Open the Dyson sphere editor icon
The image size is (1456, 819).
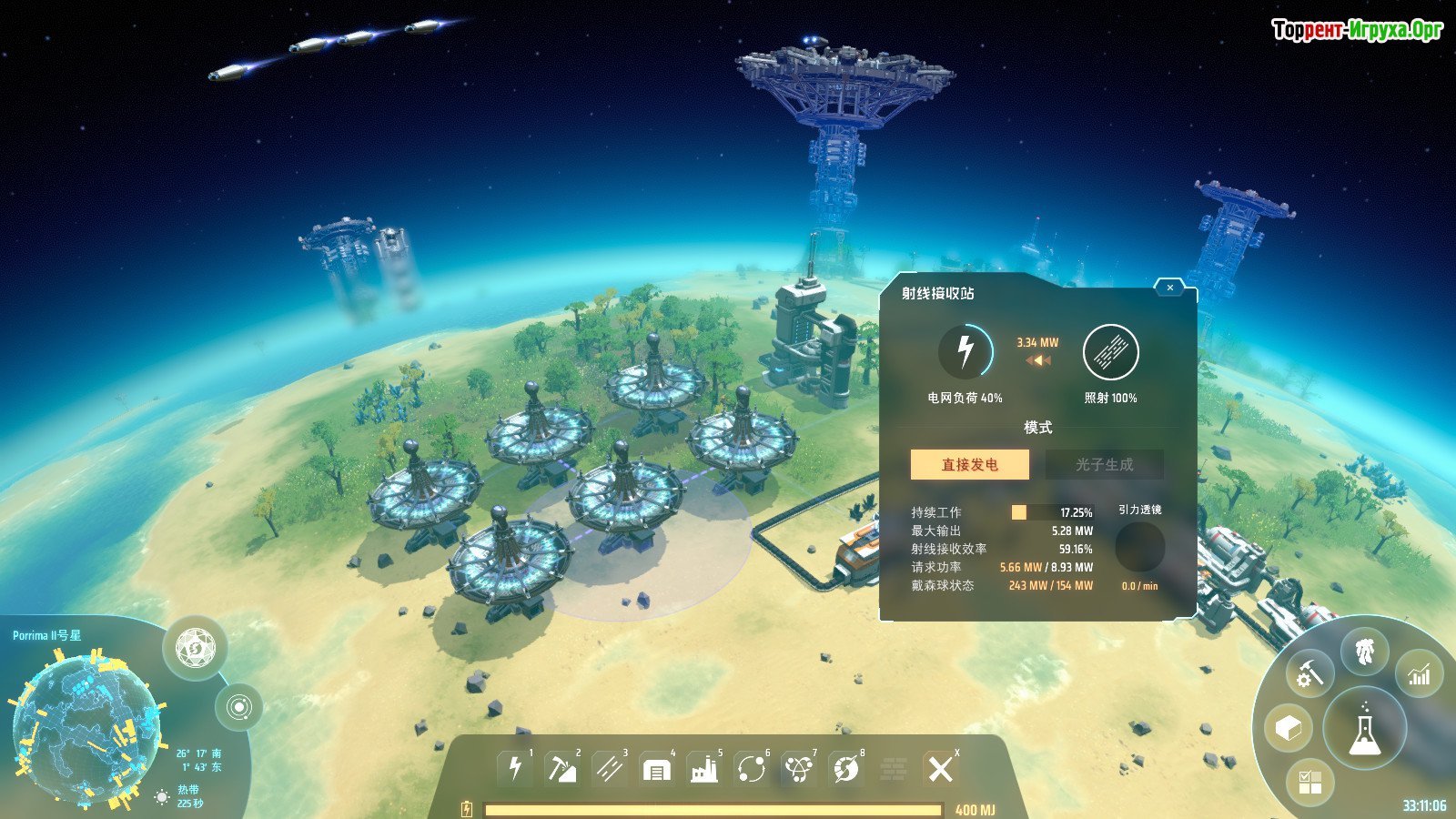(195, 648)
